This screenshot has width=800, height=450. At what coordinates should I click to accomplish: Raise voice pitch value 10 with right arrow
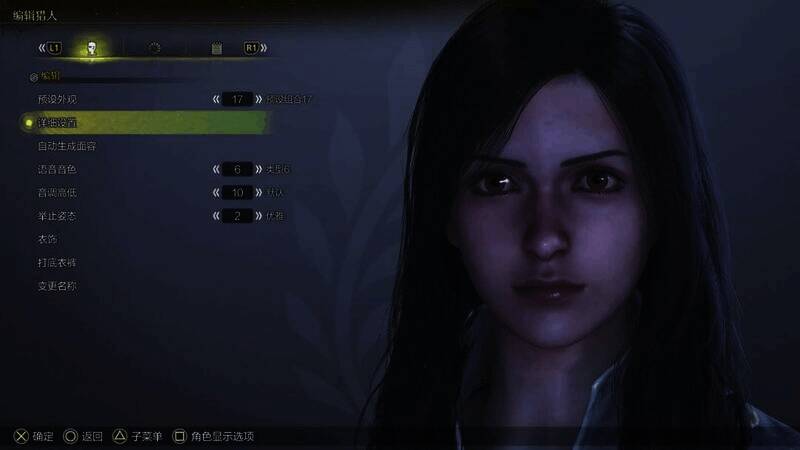tap(259, 192)
